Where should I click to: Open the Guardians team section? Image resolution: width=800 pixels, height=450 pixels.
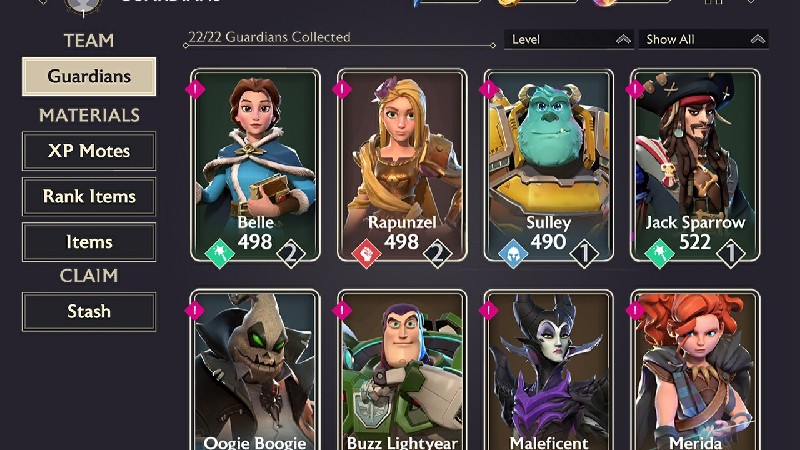click(x=89, y=77)
